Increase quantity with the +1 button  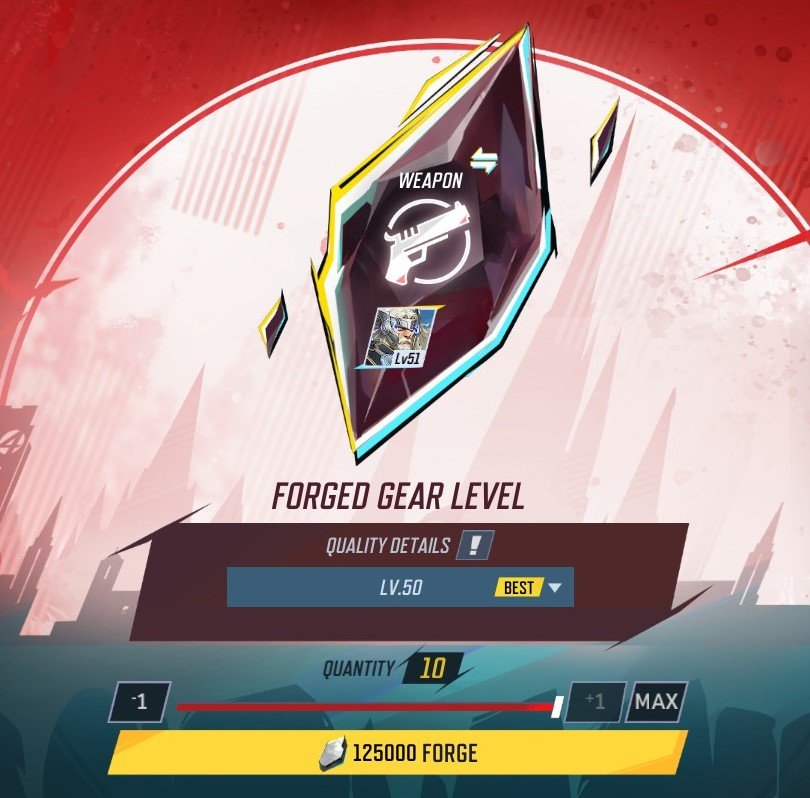[594, 702]
